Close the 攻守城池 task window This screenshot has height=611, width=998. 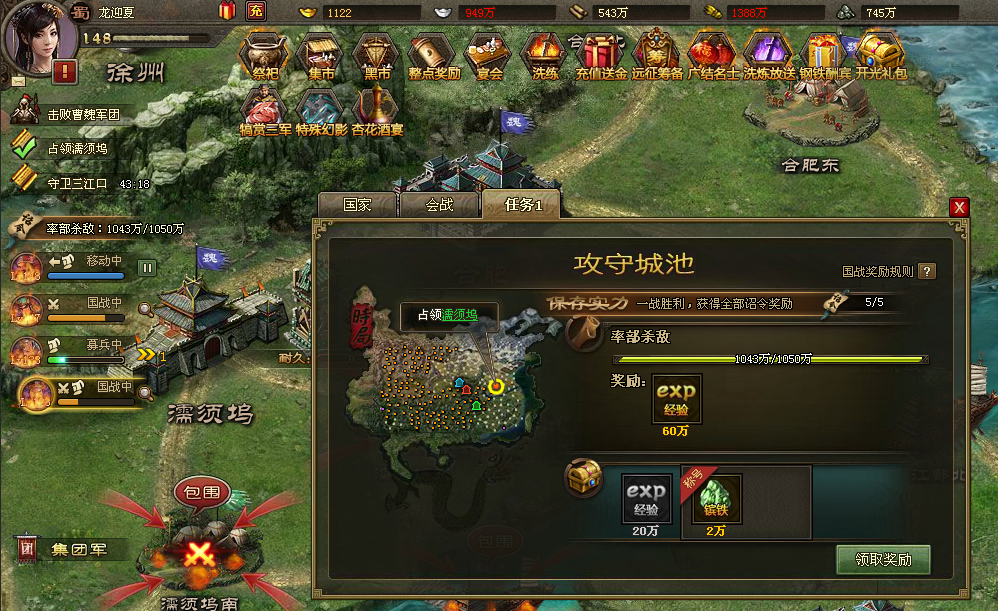point(960,207)
